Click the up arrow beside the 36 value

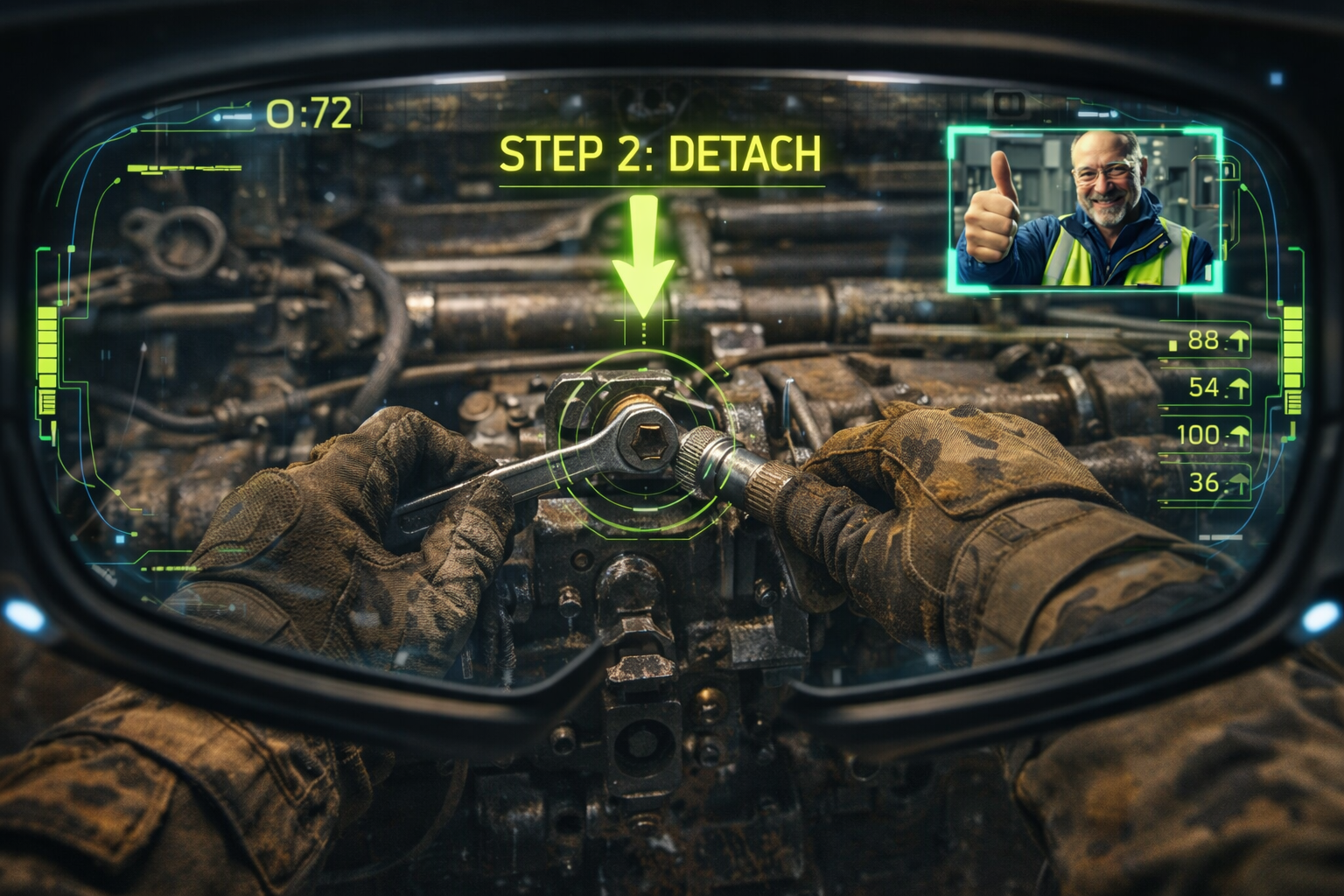coord(1239,482)
